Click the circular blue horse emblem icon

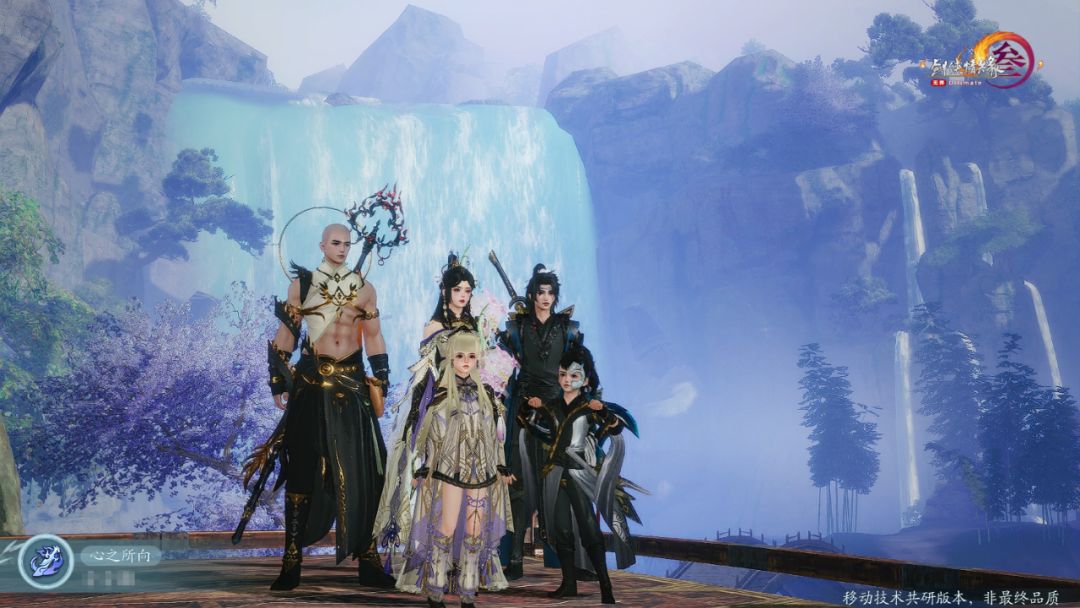coord(45,563)
